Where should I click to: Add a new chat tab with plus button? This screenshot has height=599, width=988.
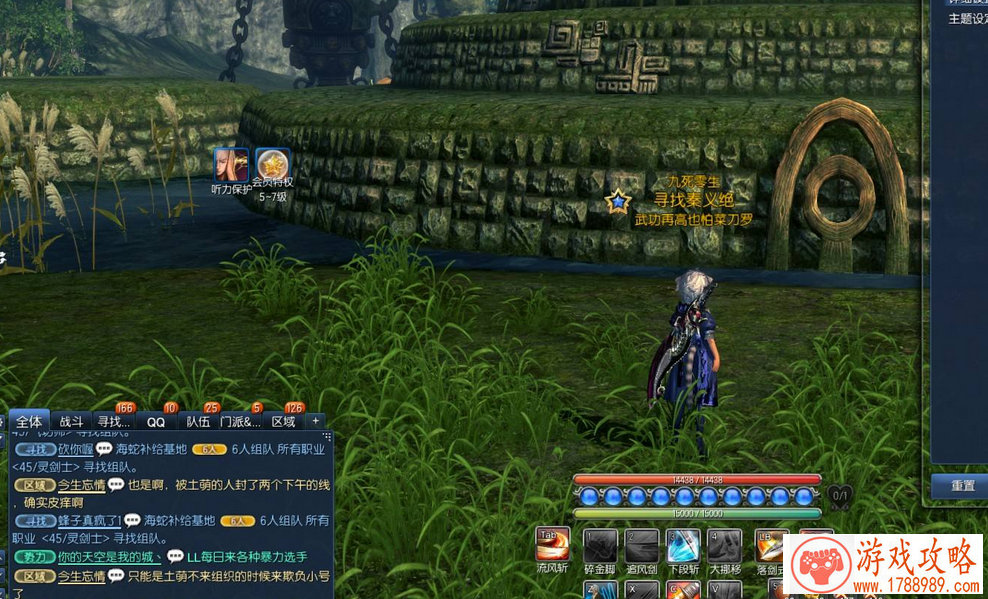click(x=316, y=421)
